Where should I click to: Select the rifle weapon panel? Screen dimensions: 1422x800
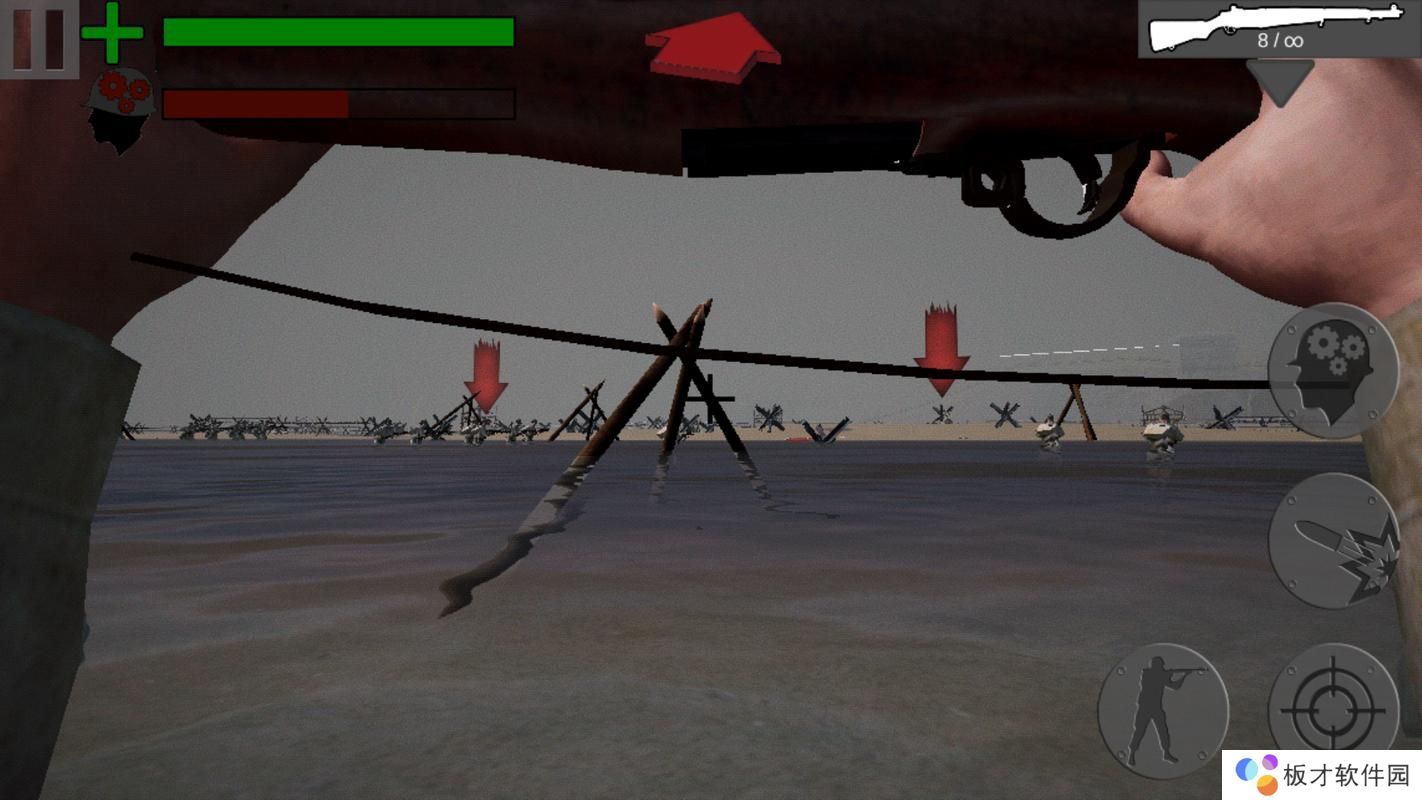[1278, 29]
